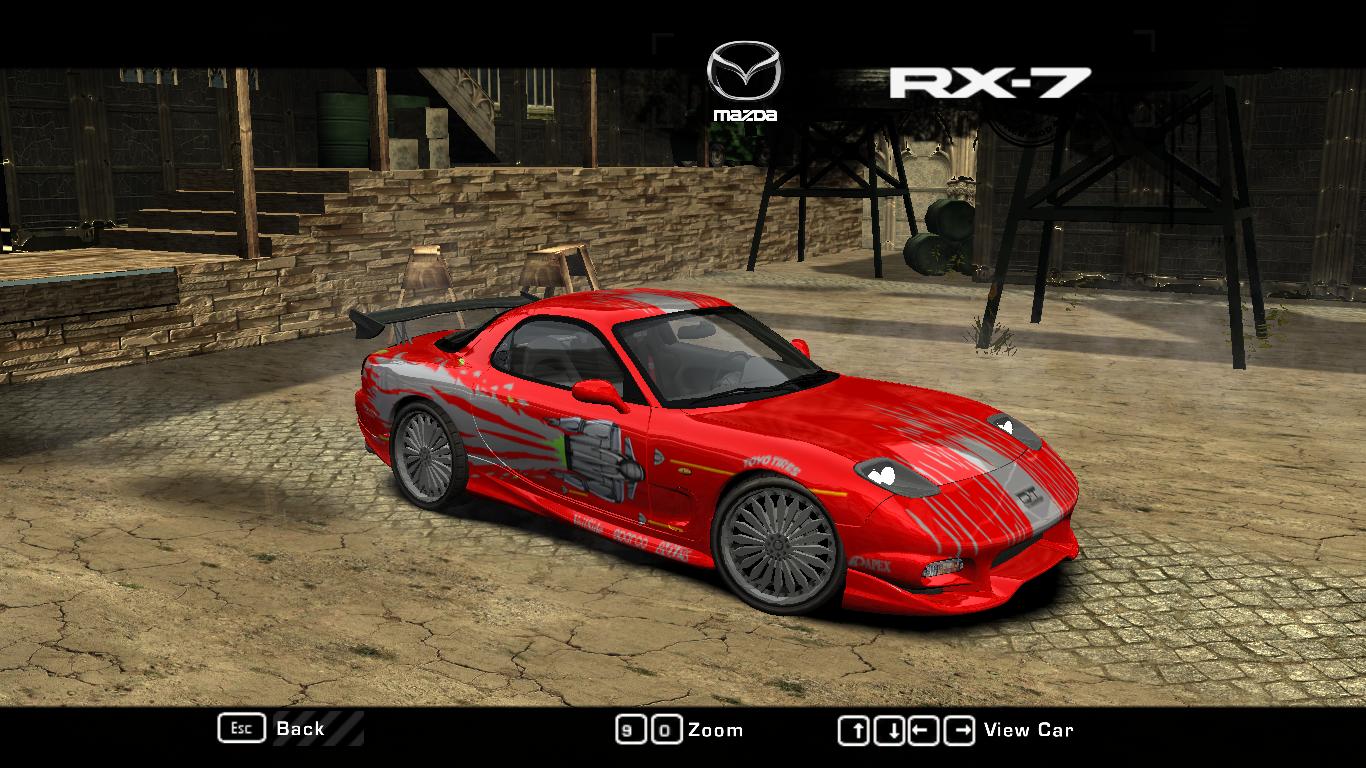
Task: Click the RX-7's pop-up headlight
Action: tap(893, 476)
